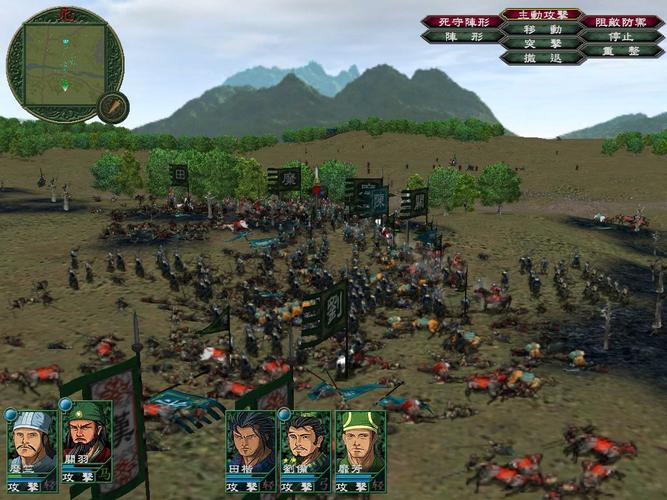Open the 陣形 formation options
The height and width of the screenshot is (500, 667).
pyautogui.click(x=462, y=36)
